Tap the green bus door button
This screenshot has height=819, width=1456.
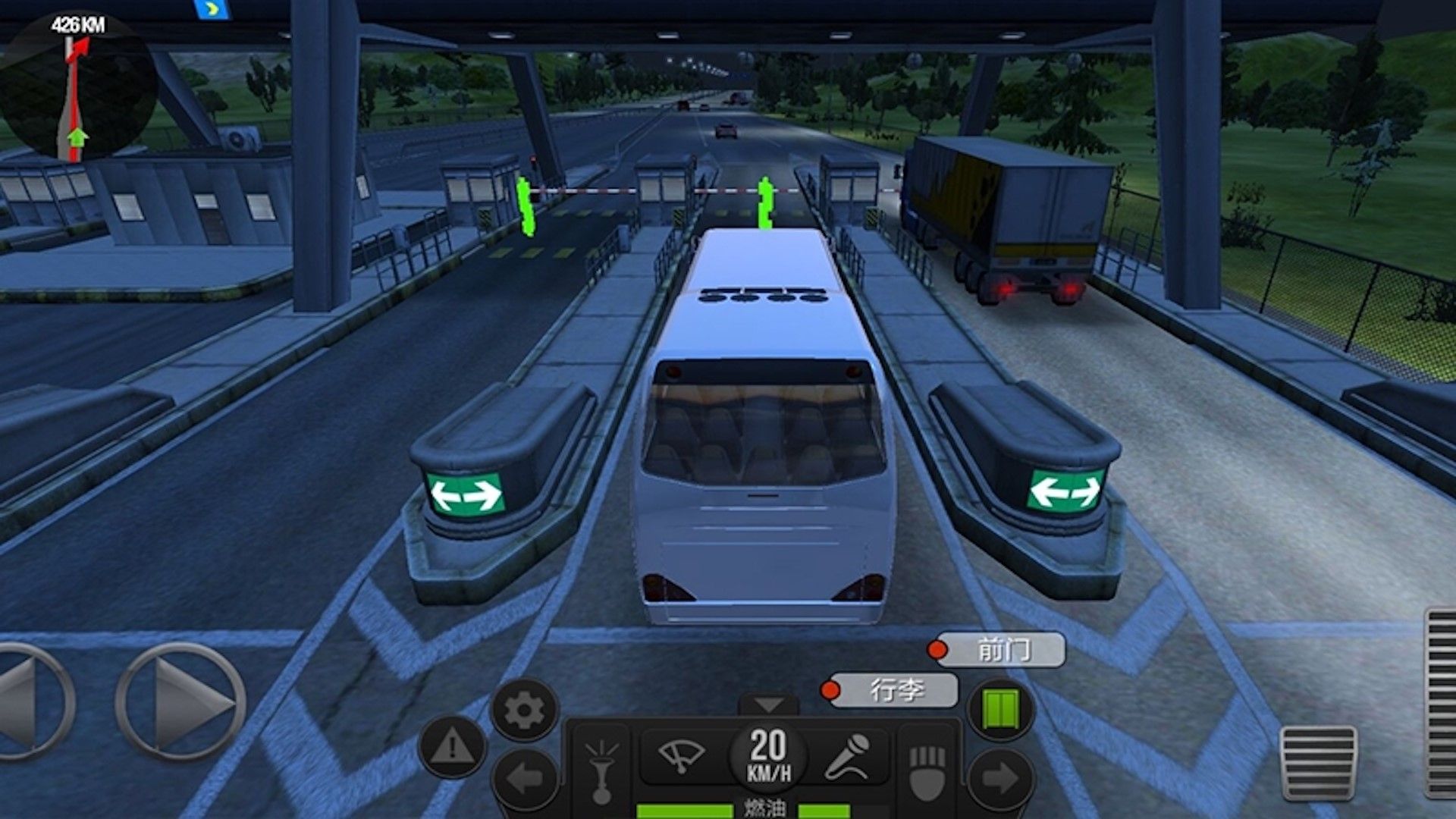click(1001, 711)
